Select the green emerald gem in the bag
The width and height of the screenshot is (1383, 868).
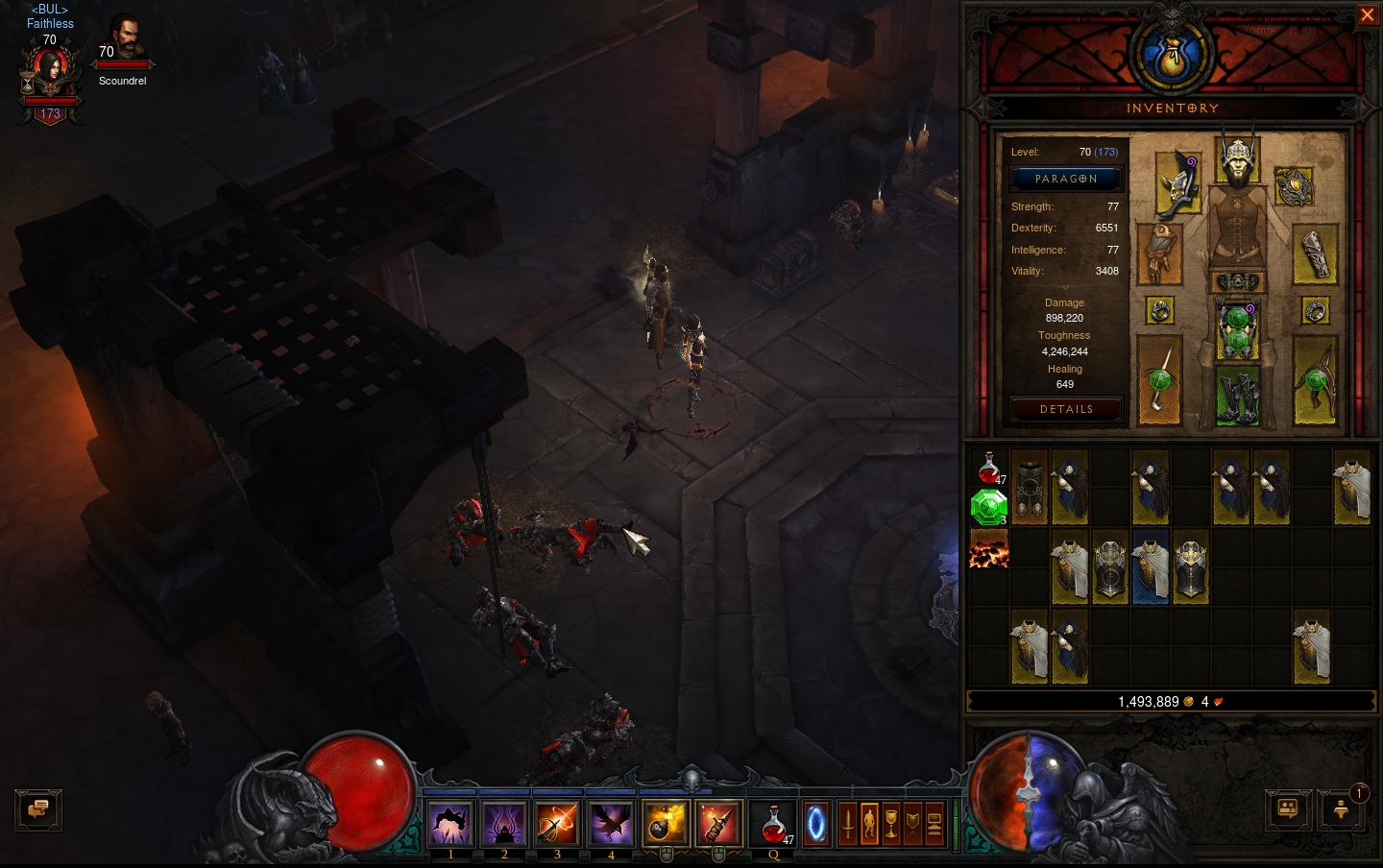click(x=988, y=507)
